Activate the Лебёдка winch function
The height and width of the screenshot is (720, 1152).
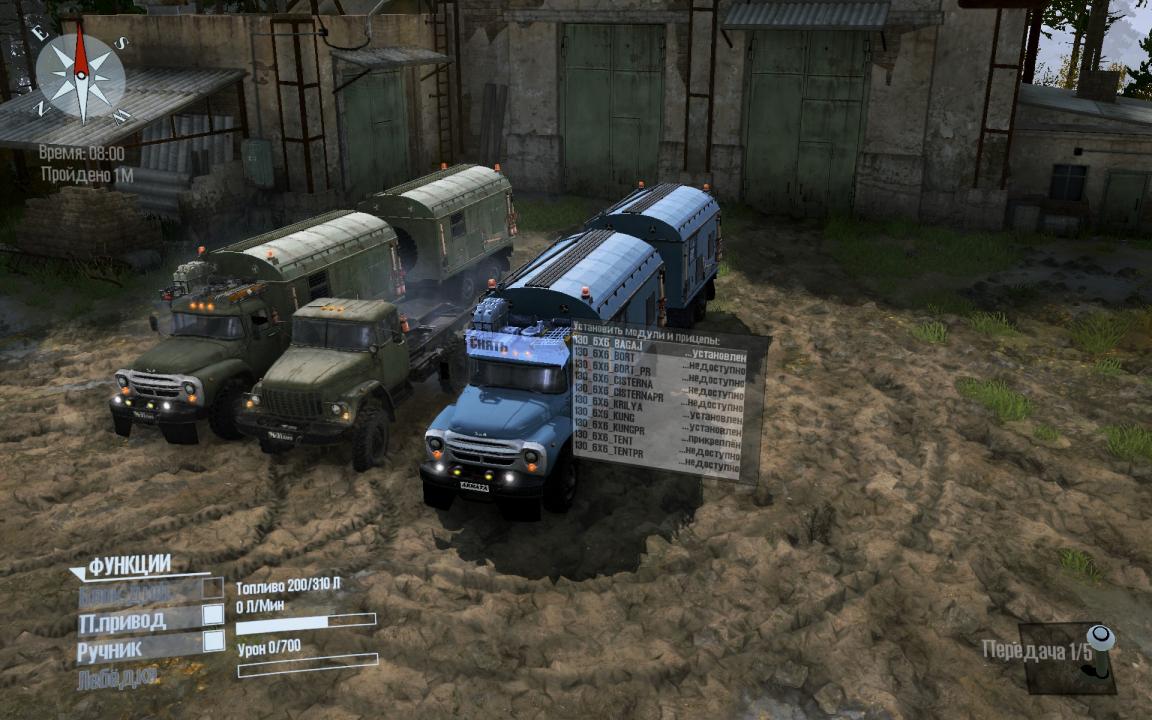118,678
